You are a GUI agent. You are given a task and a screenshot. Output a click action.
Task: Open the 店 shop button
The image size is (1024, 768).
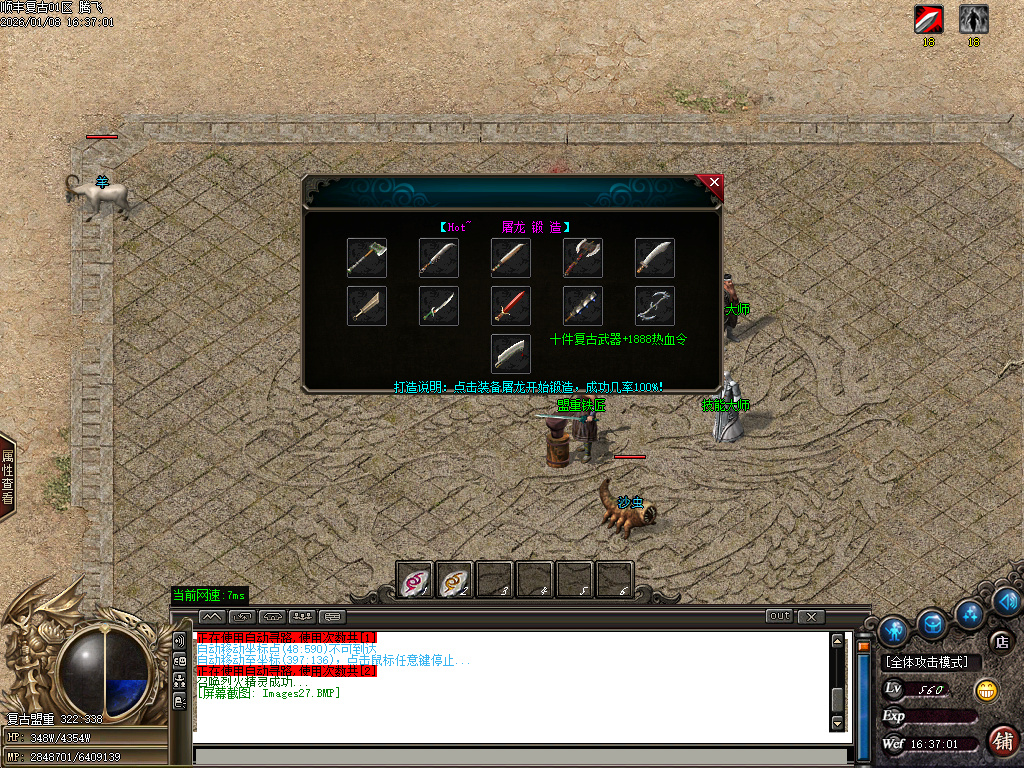(999, 641)
